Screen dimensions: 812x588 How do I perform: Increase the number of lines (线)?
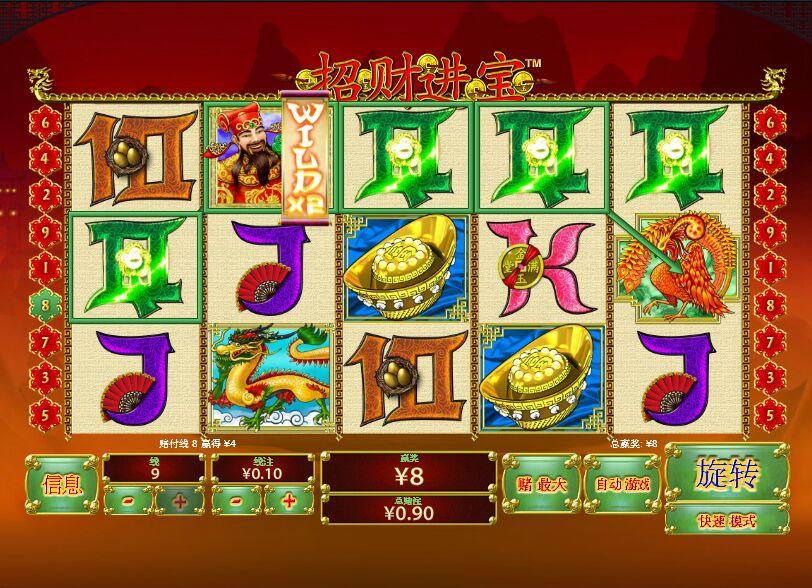click(179, 500)
